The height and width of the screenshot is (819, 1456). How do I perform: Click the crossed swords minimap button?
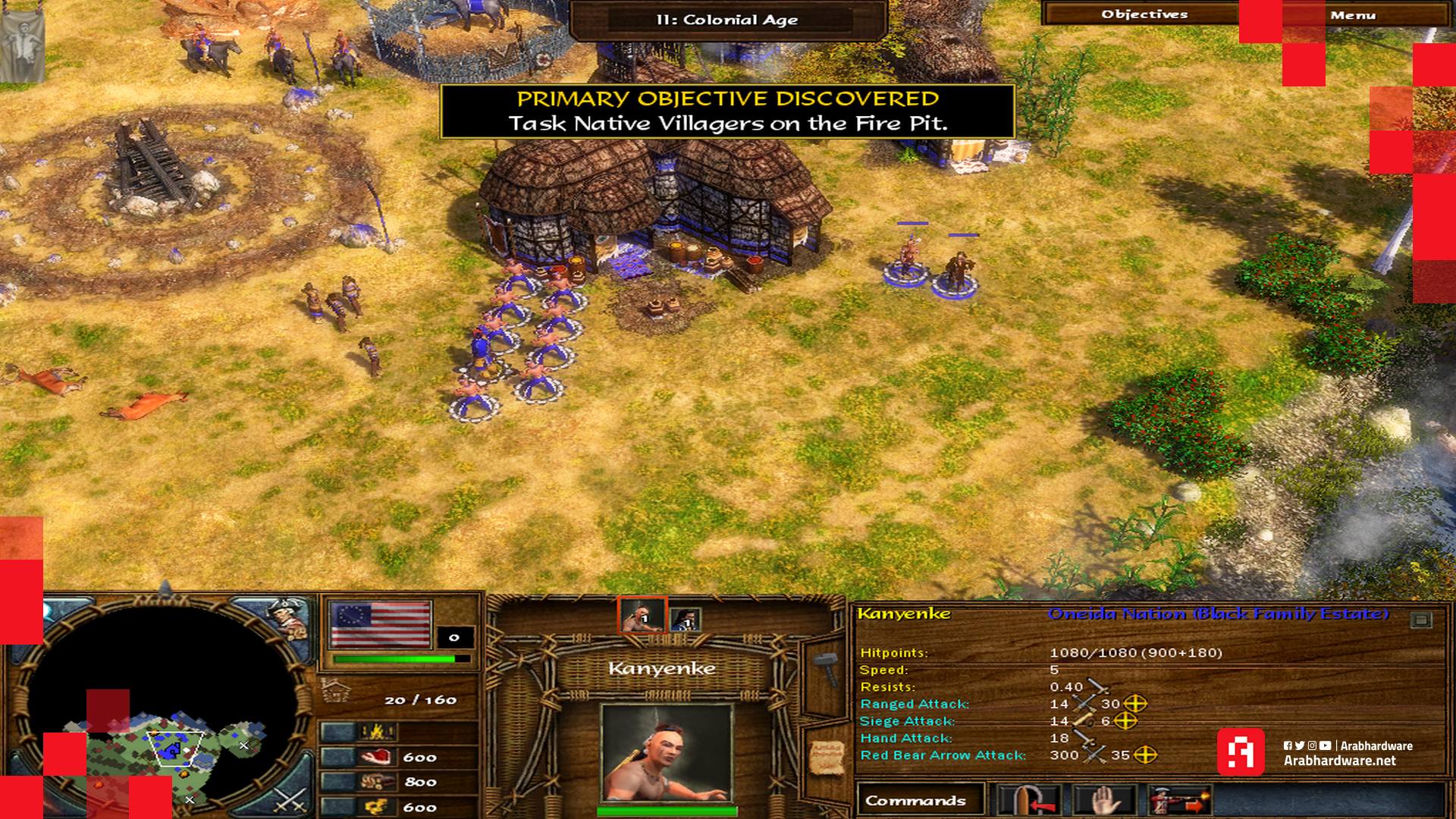coord(289,800)
